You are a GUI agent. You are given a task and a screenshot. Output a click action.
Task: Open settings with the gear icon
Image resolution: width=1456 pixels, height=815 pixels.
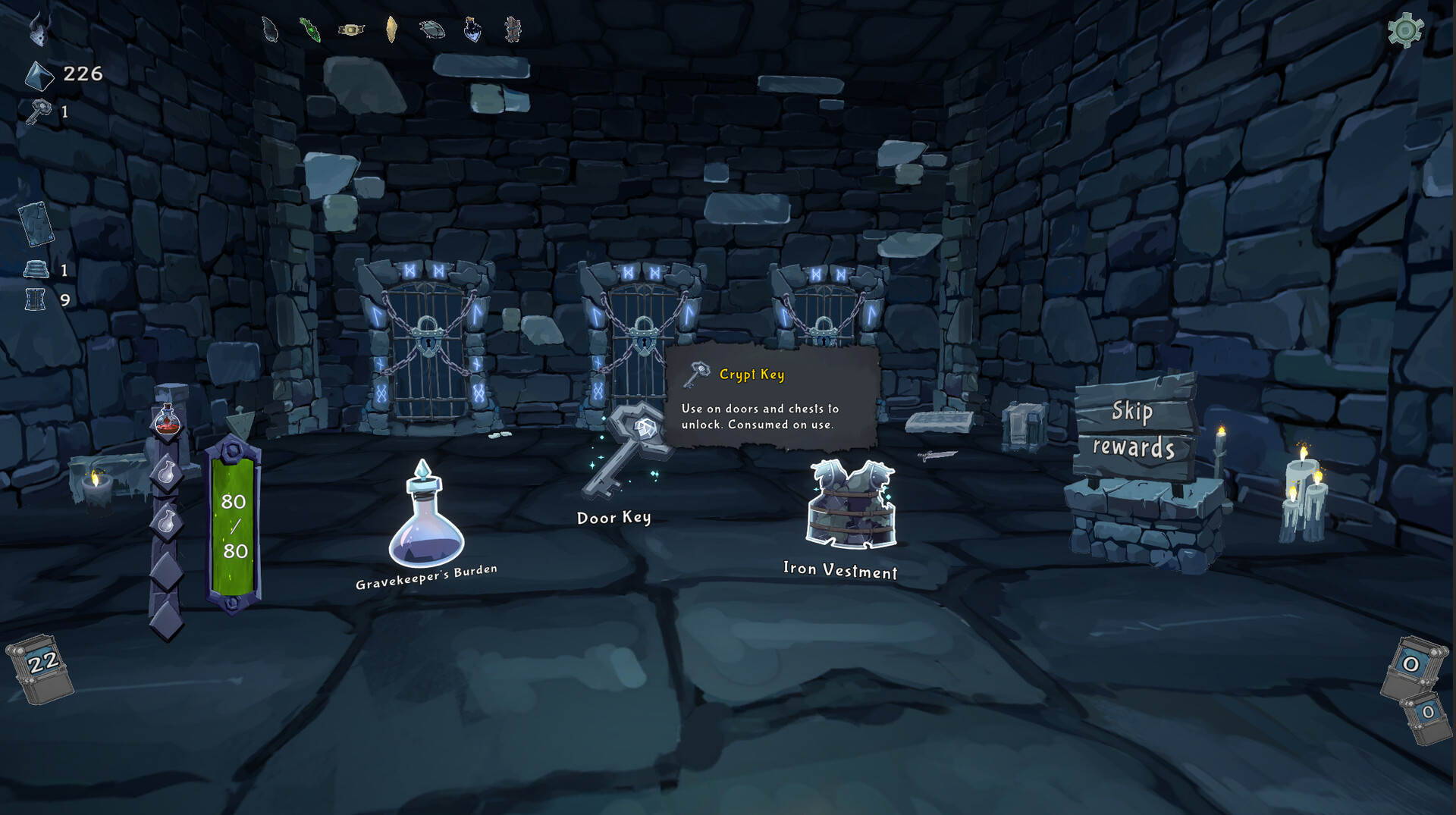pos(1405,31)
